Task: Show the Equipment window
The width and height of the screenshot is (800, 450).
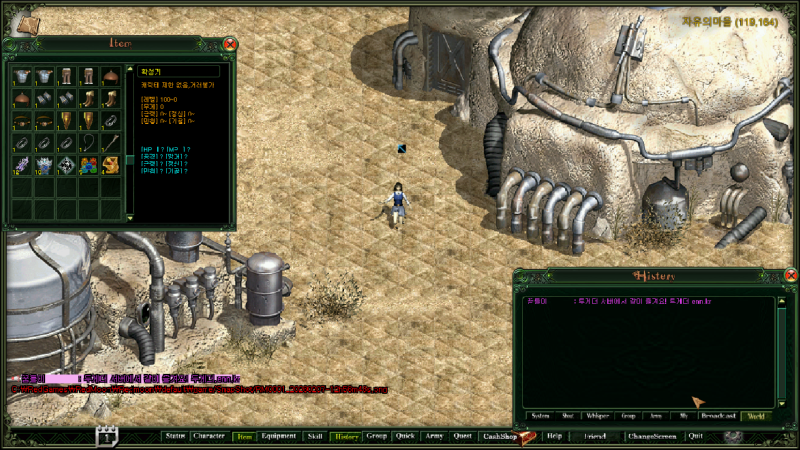Action: [279, 437]
